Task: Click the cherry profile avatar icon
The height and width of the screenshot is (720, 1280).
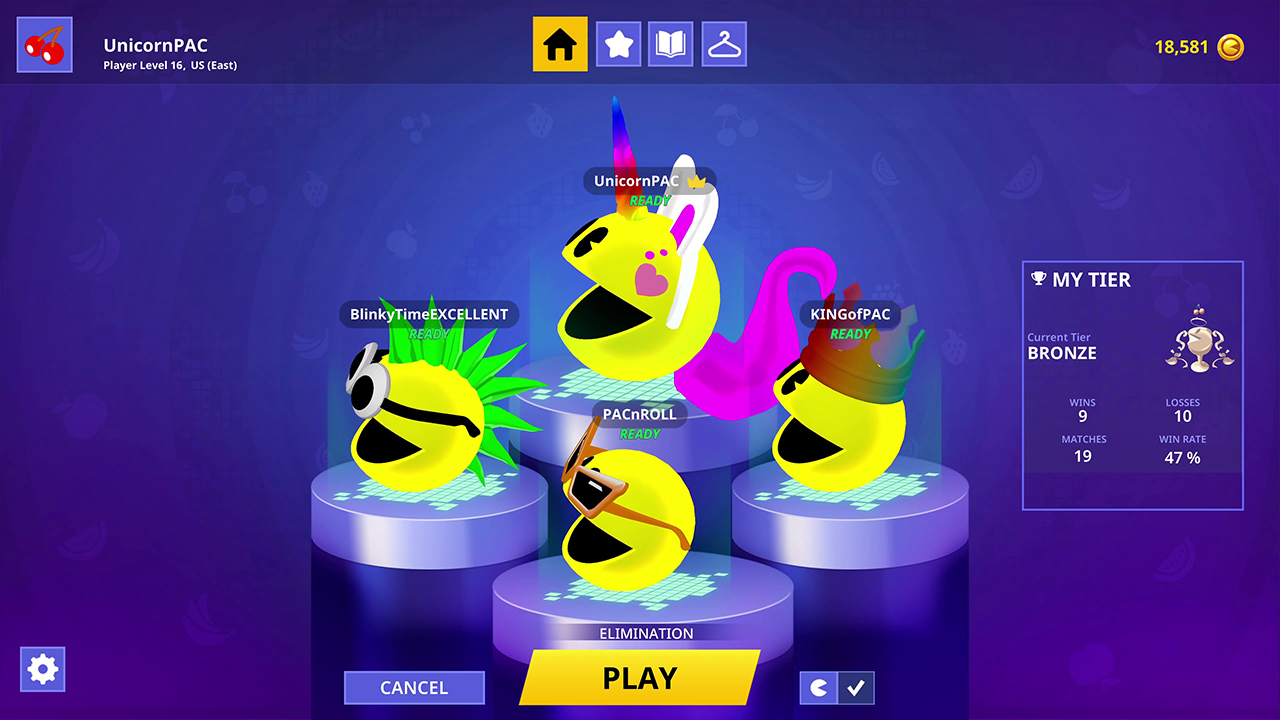Action: [x=44, y=44]
